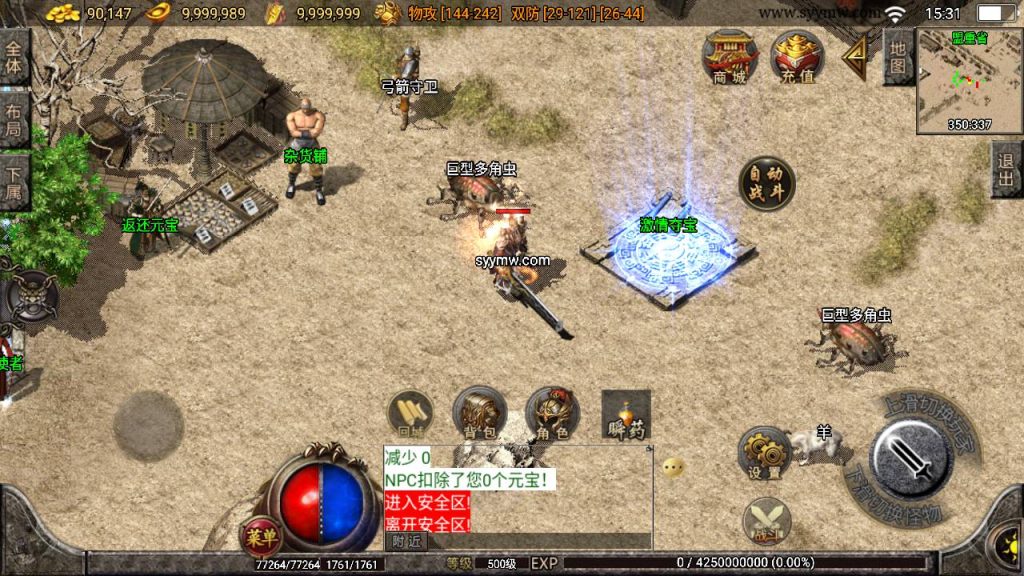The height and width of the screenshot is (576, 1024).
Task: Tap the 退出 exit button
Action: [1006, 169]
